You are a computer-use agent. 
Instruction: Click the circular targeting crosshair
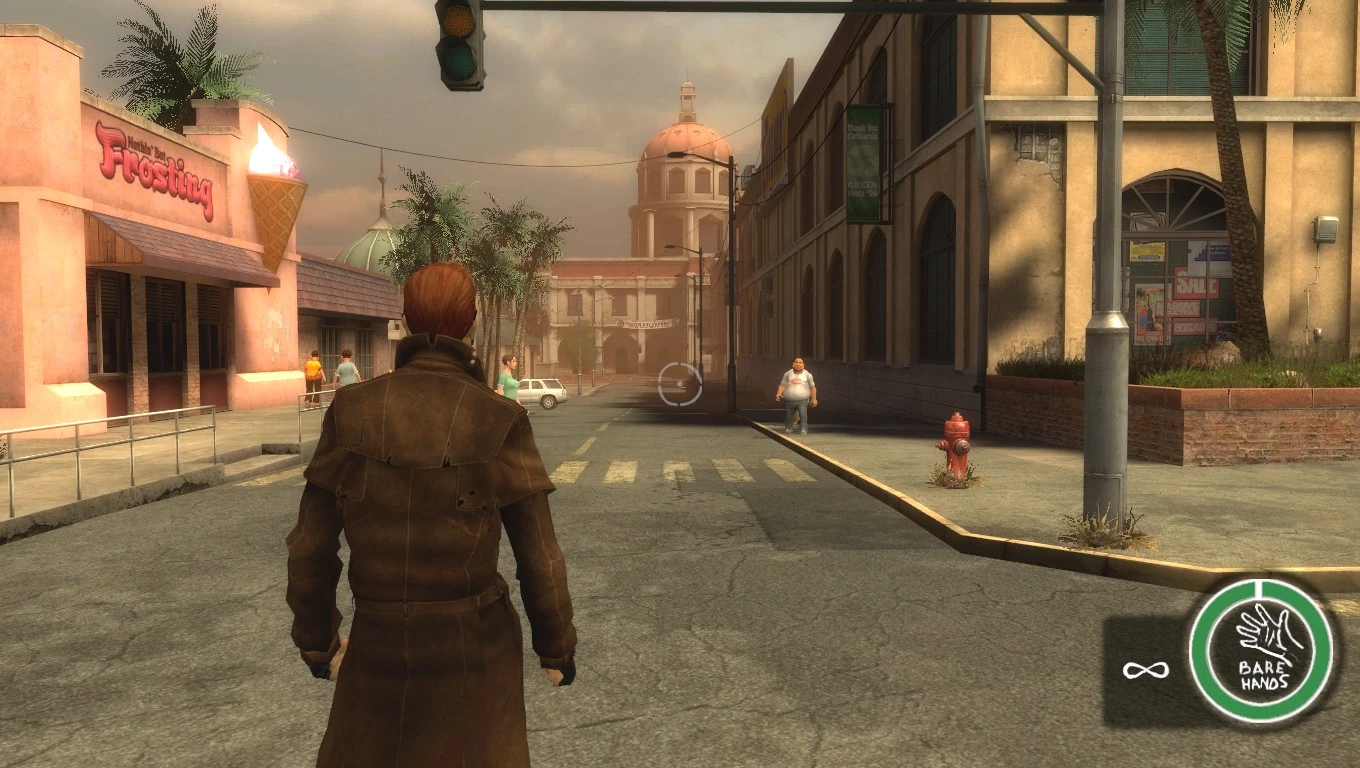click(x=680, y=383)
